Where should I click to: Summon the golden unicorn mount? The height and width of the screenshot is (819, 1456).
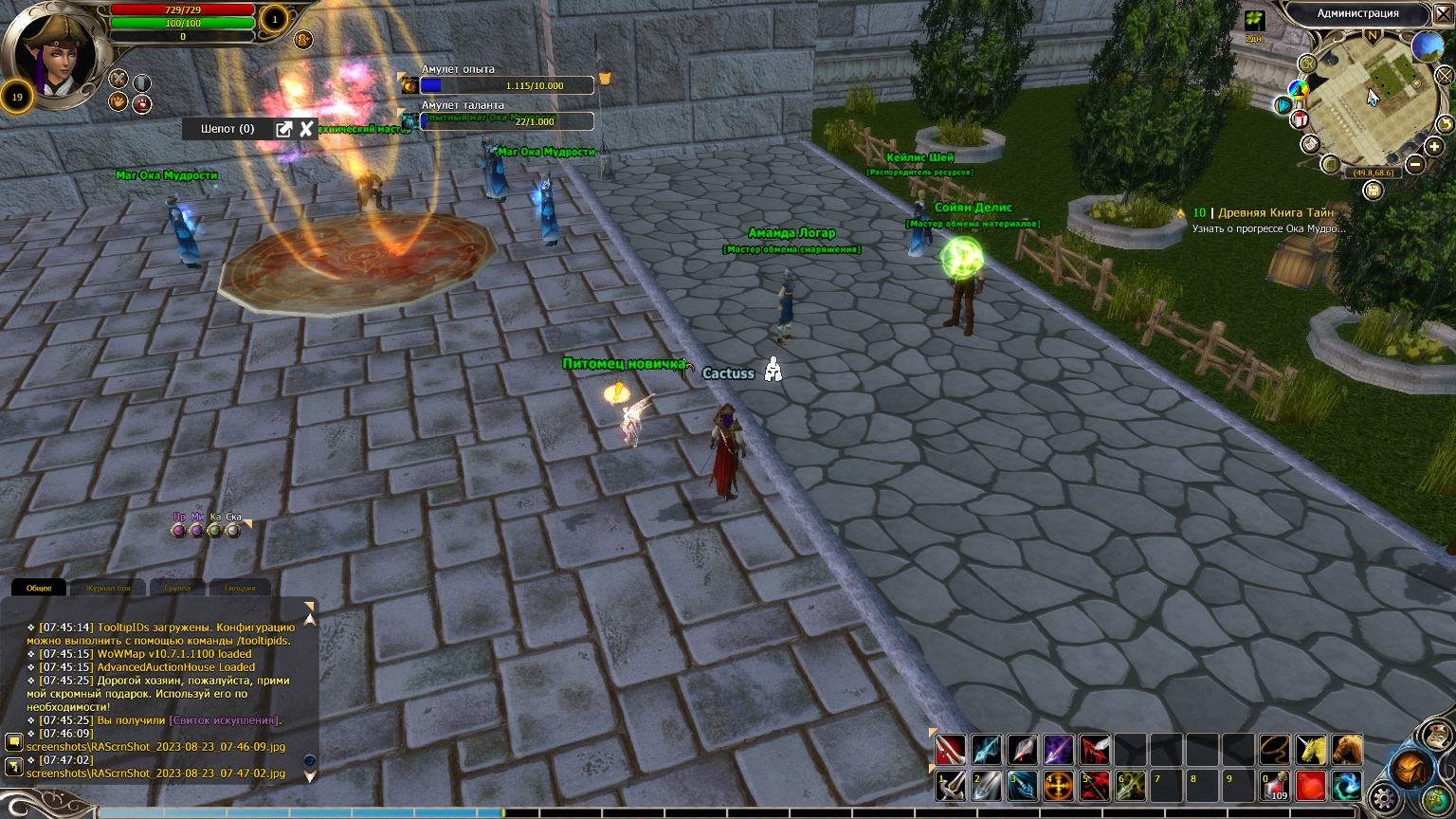[x=1311, y=750]
